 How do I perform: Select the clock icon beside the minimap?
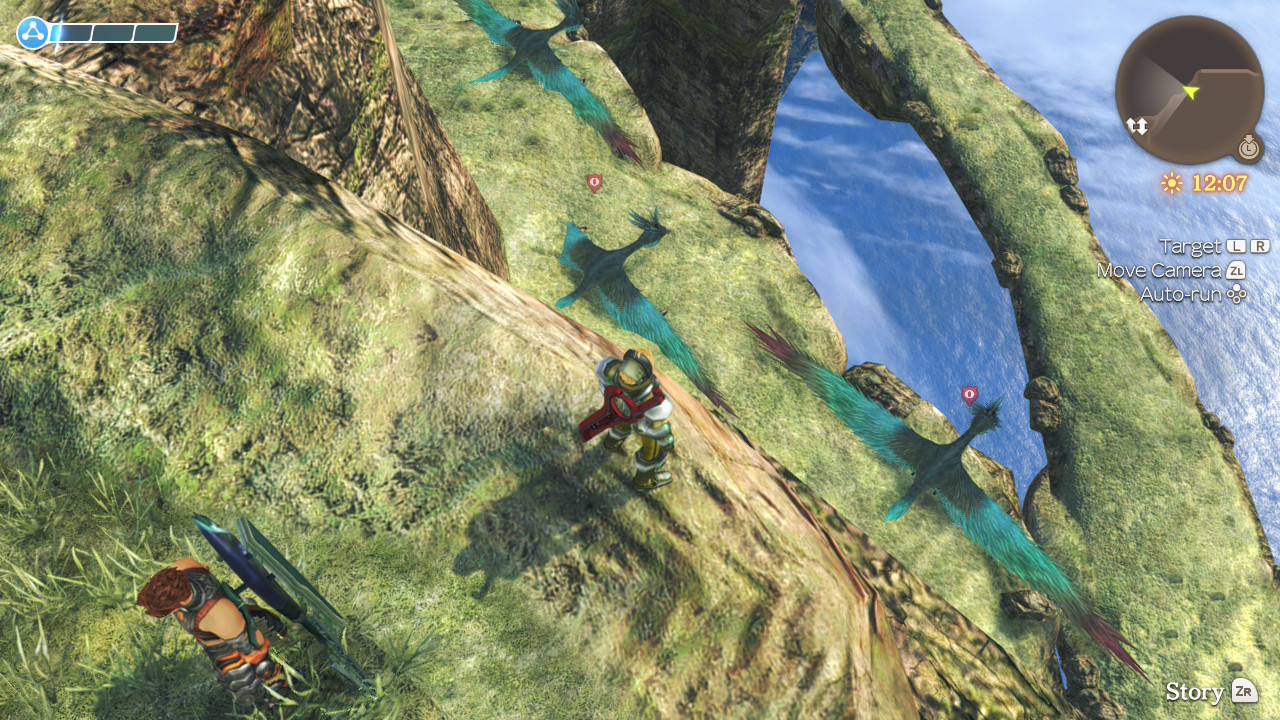(1248, 148)
